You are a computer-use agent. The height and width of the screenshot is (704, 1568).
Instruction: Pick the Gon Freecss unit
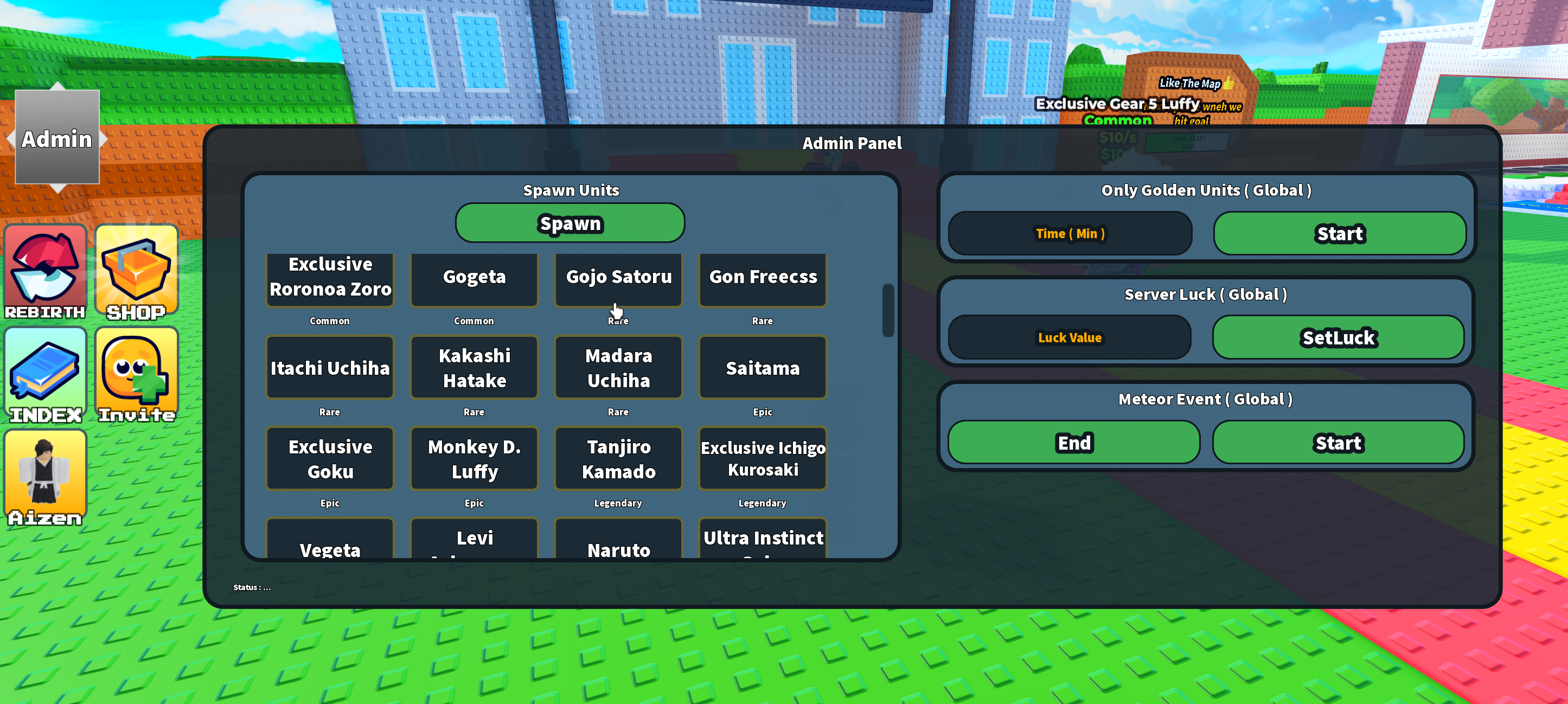(x=763, y=277)
